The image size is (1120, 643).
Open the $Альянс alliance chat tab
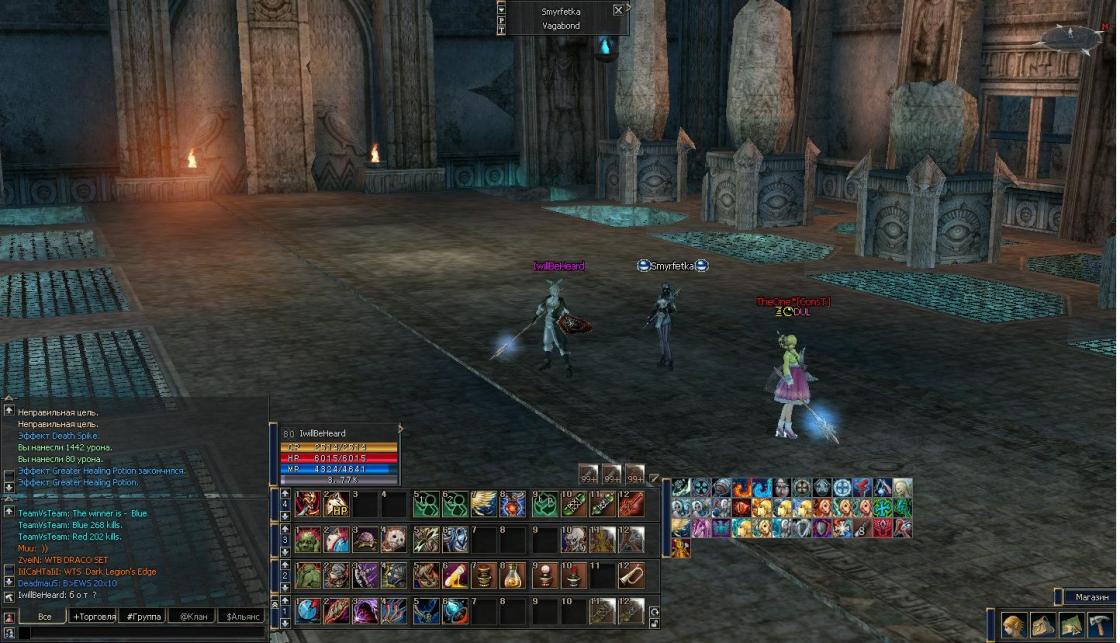(244, 616)
